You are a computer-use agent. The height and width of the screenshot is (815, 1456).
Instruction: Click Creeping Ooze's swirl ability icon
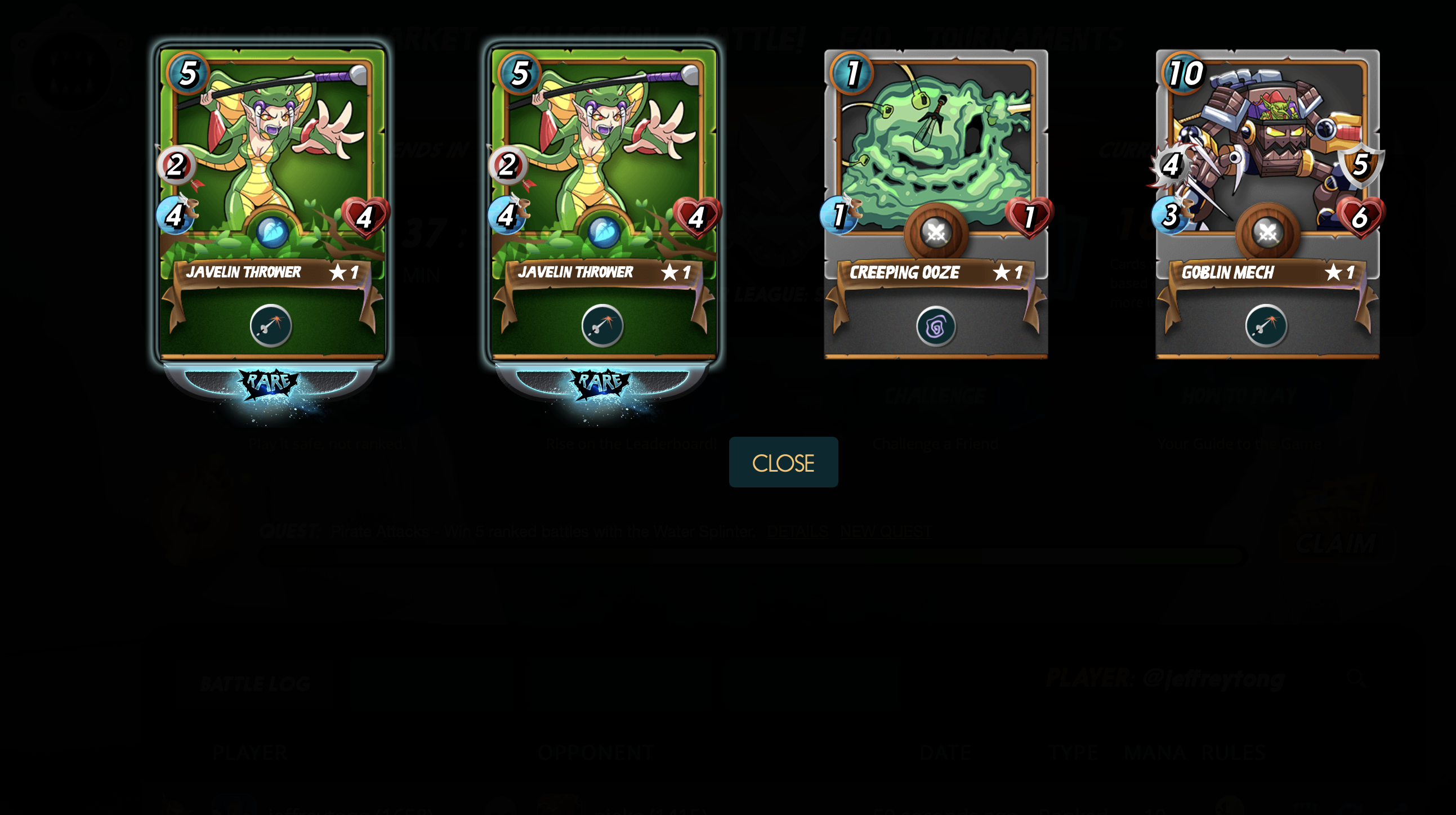(x=935, y=326)
